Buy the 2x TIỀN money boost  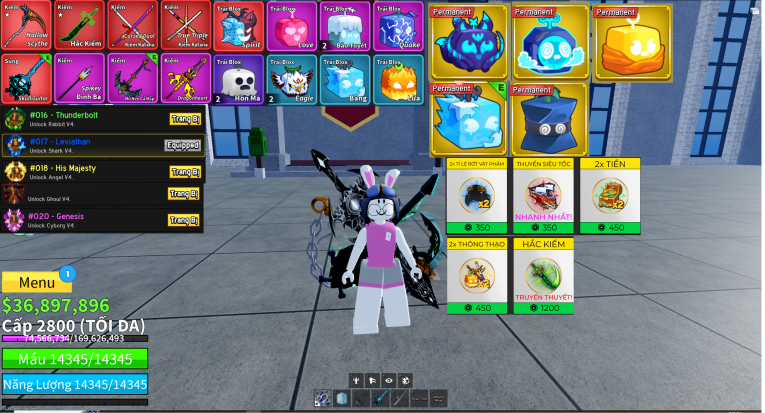tap(610, 195)
